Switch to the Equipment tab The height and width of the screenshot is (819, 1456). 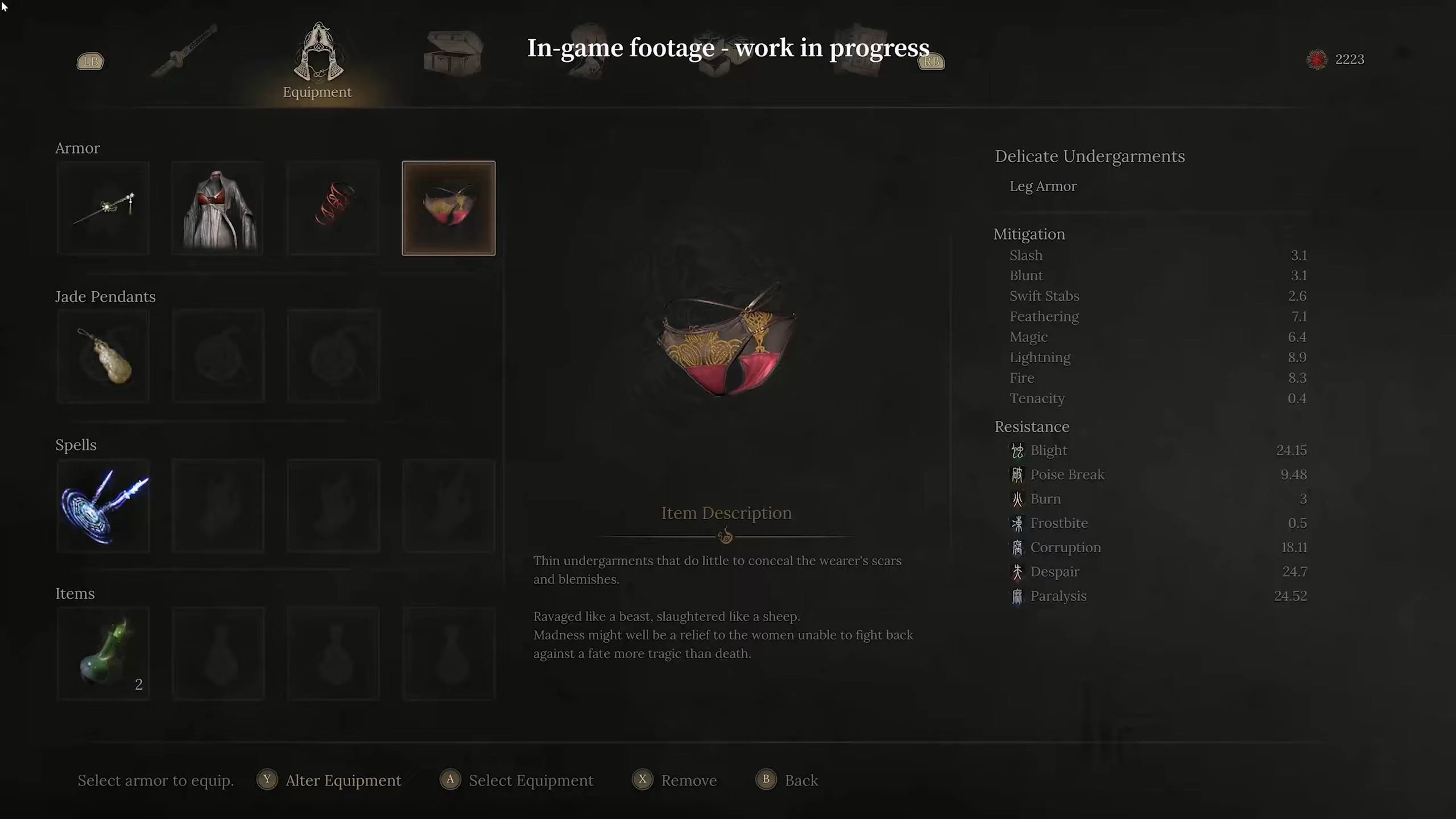[x=317, y=60]
